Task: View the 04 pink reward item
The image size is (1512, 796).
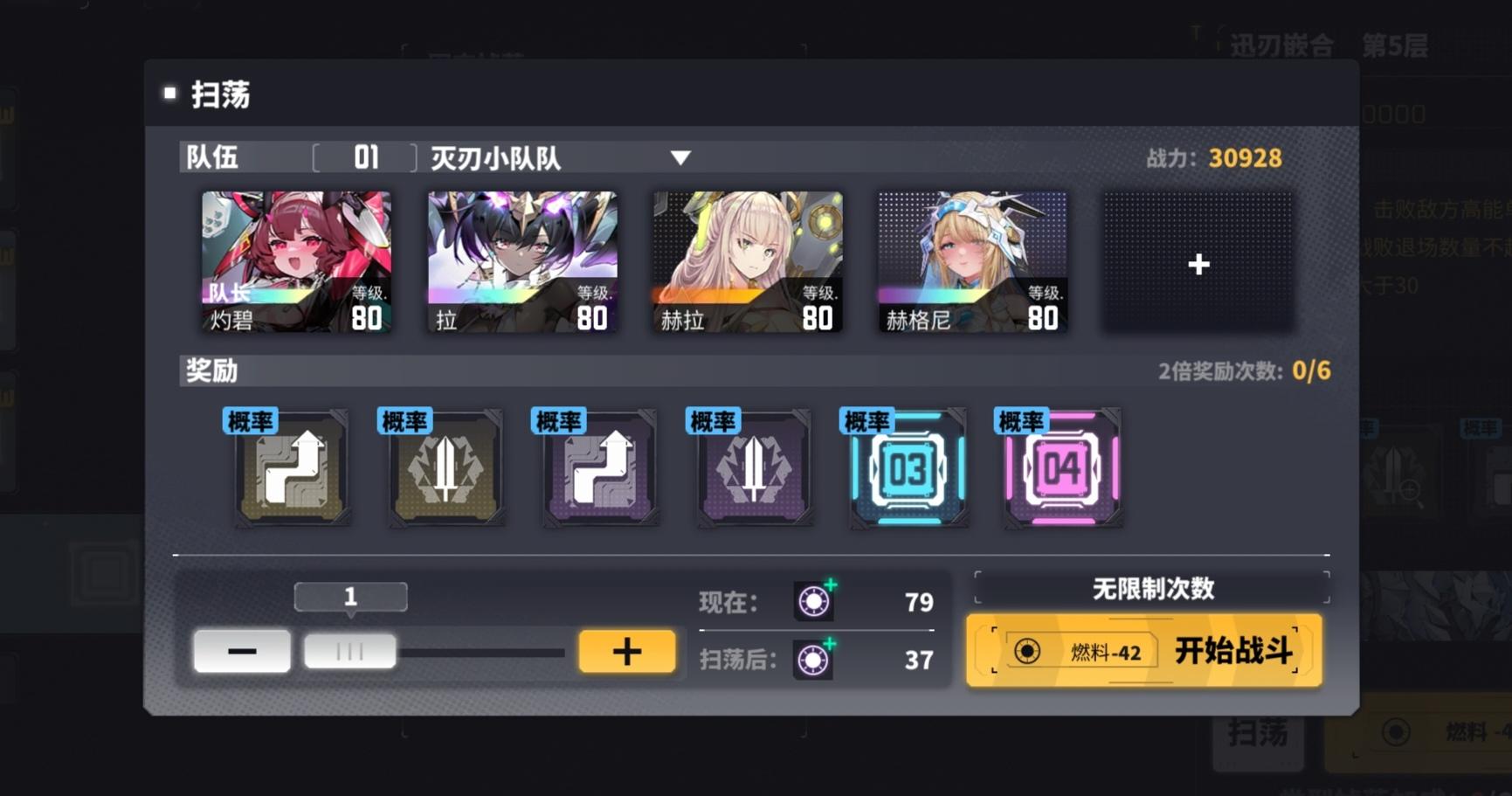Action: click(x=1060, y=469)
